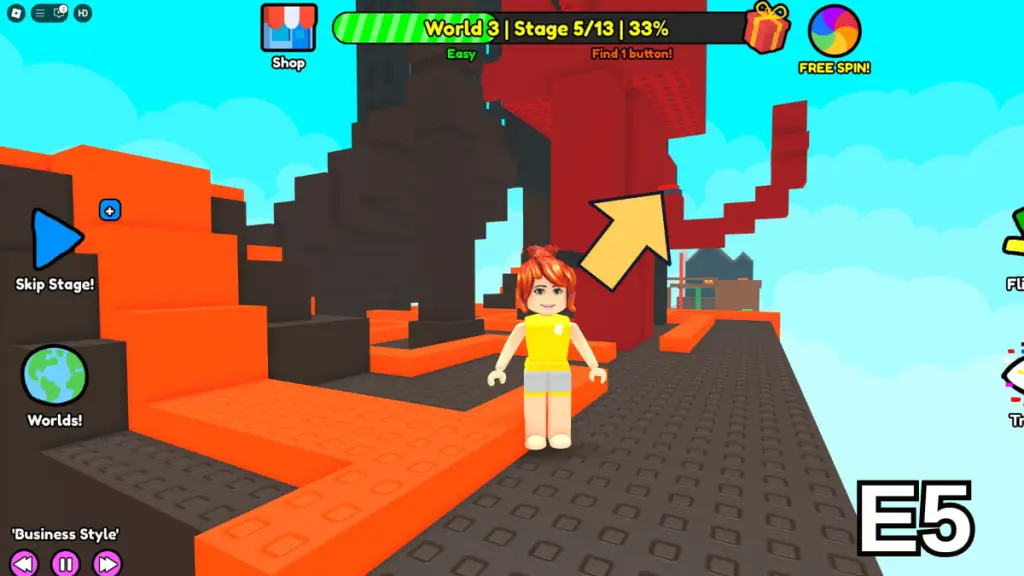Open the hamburger list menu
1024x576 pixels.
click(39, 13)
